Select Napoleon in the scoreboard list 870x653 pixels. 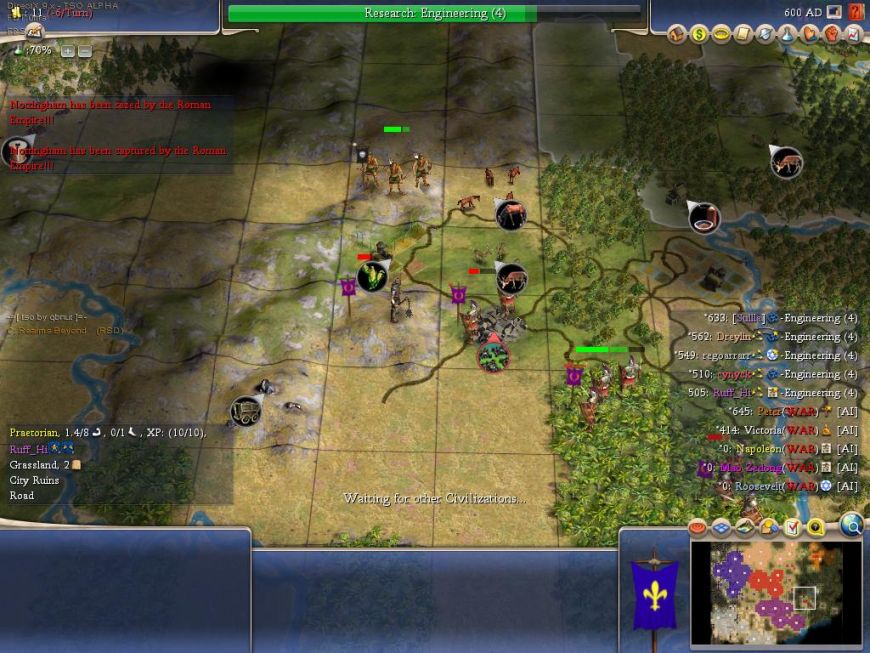click(x=759, y=449)
